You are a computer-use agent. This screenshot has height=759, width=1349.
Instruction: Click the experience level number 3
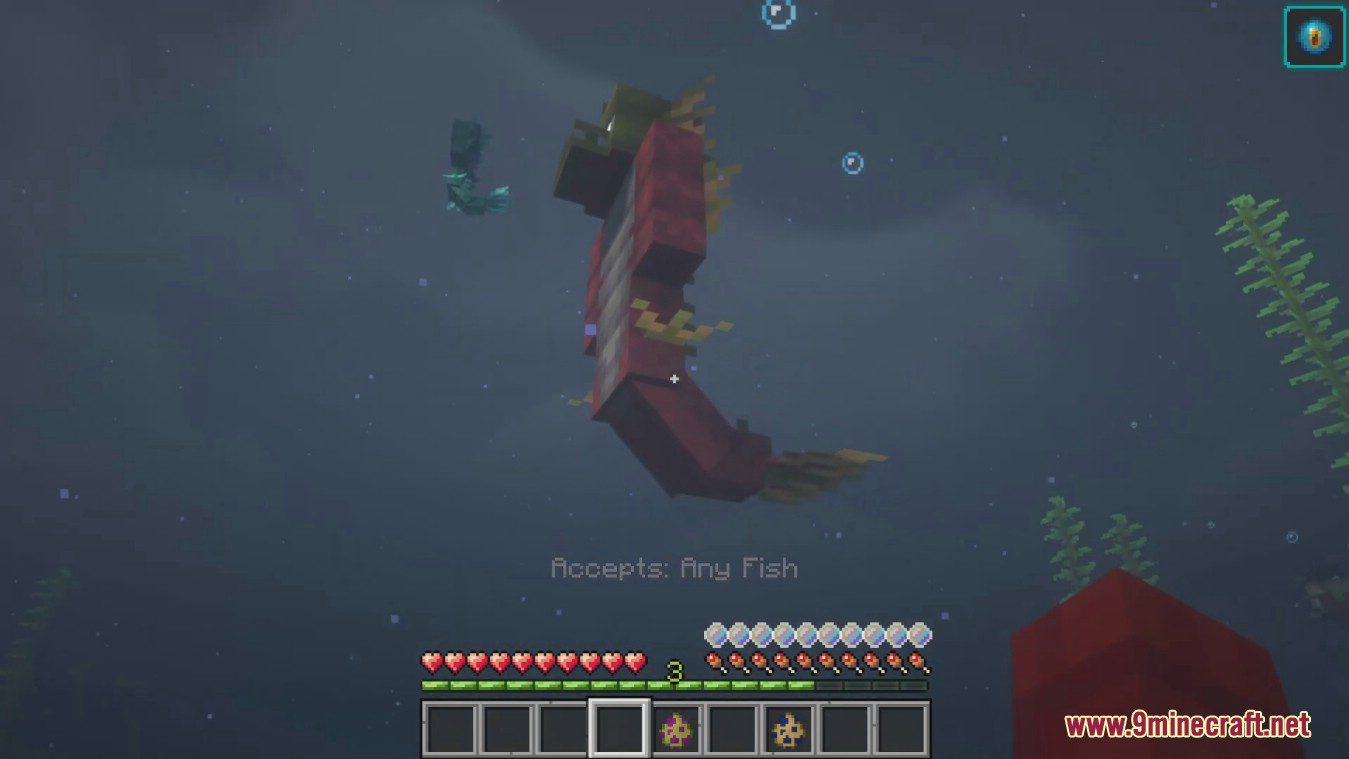673,667
